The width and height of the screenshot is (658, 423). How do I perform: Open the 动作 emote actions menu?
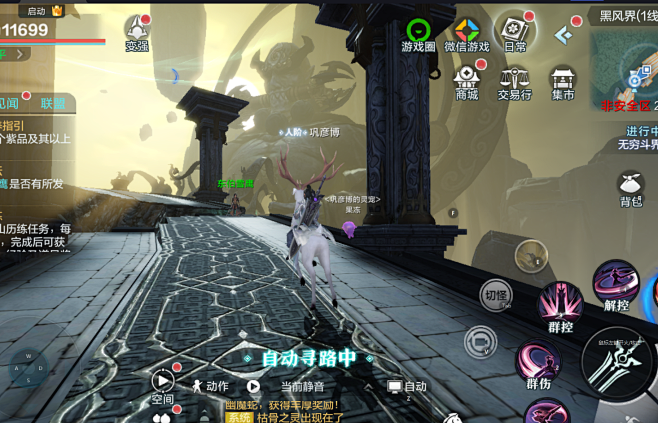tap(210, 386)
